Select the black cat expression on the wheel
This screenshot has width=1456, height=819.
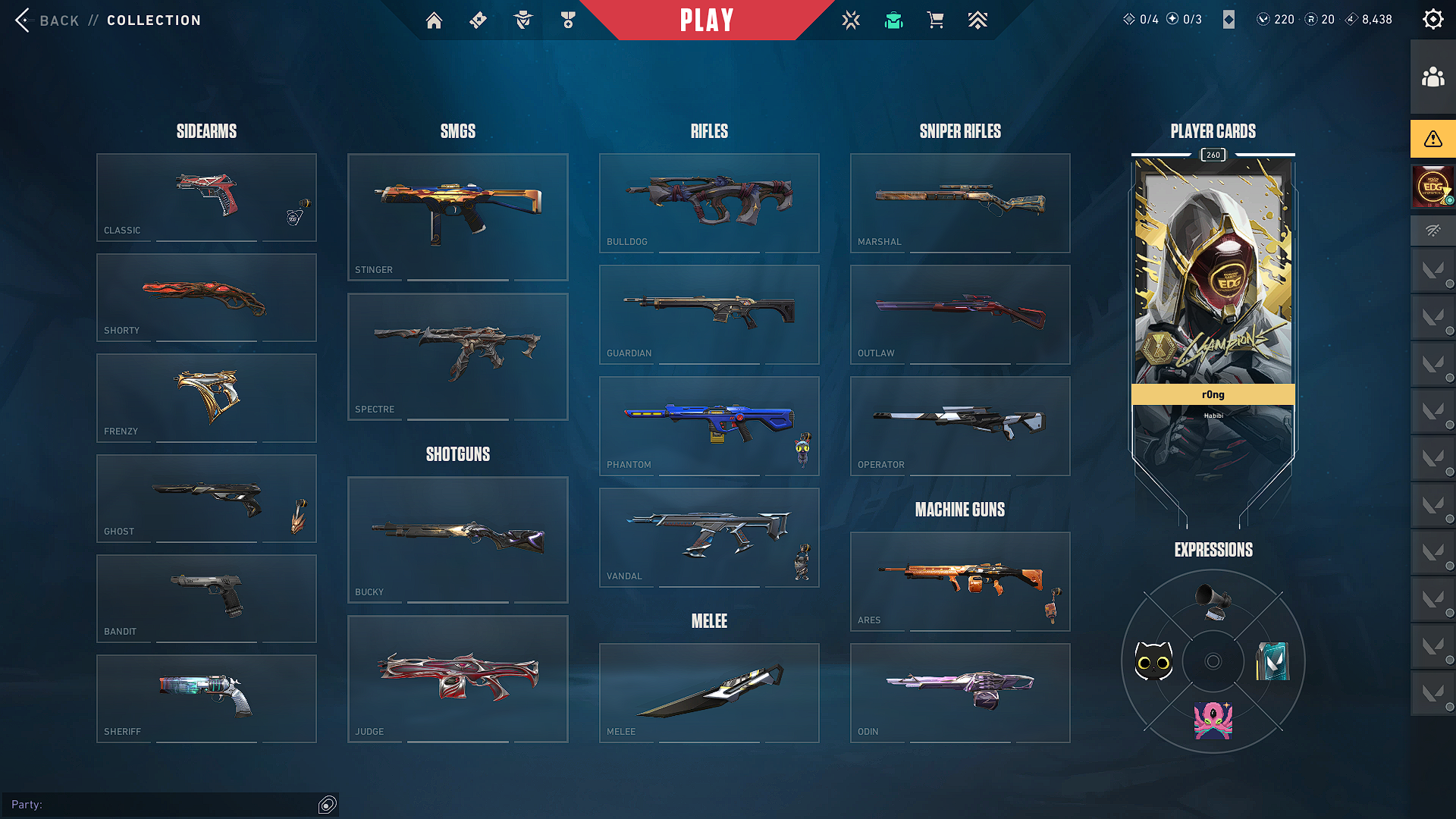[x=1153, y=661]
